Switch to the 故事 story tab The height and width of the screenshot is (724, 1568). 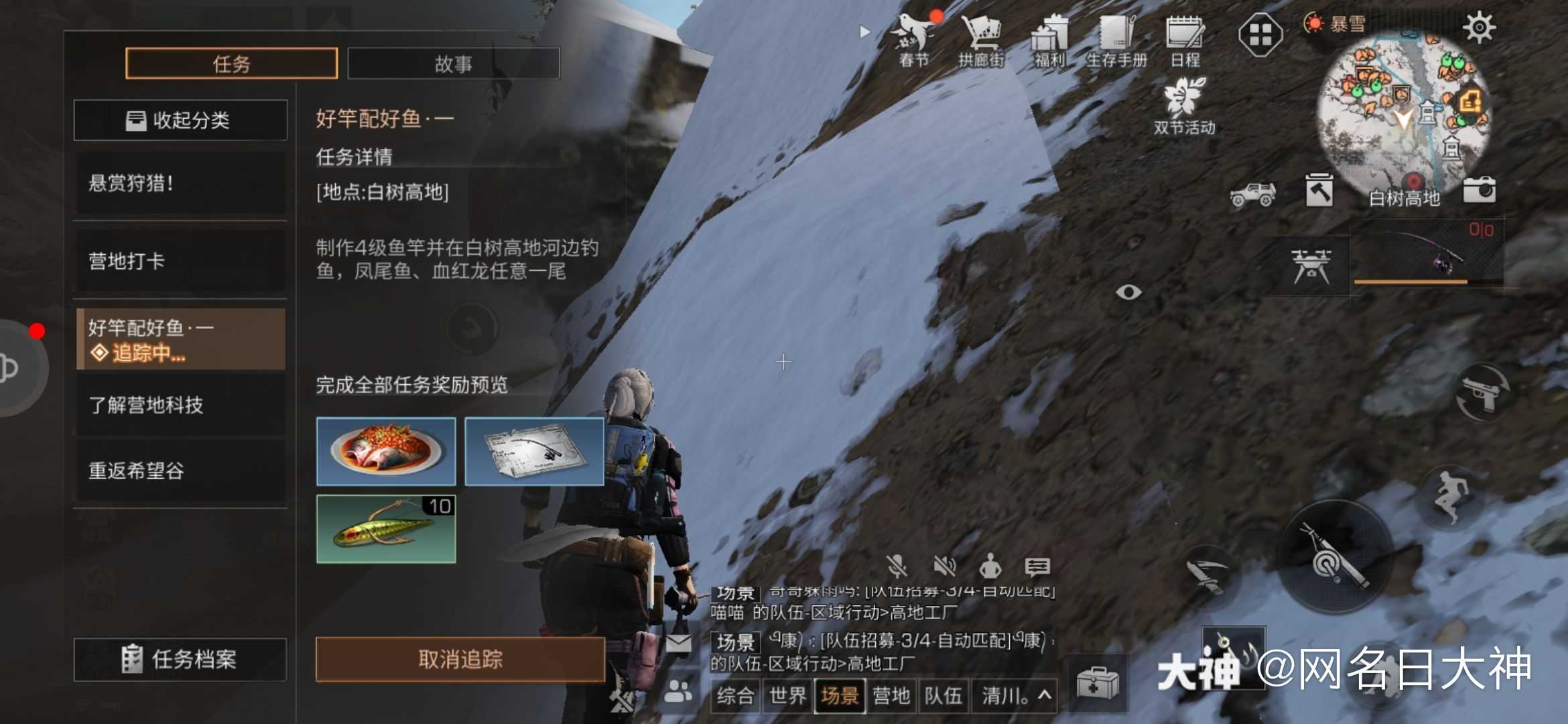pos(453,62)
